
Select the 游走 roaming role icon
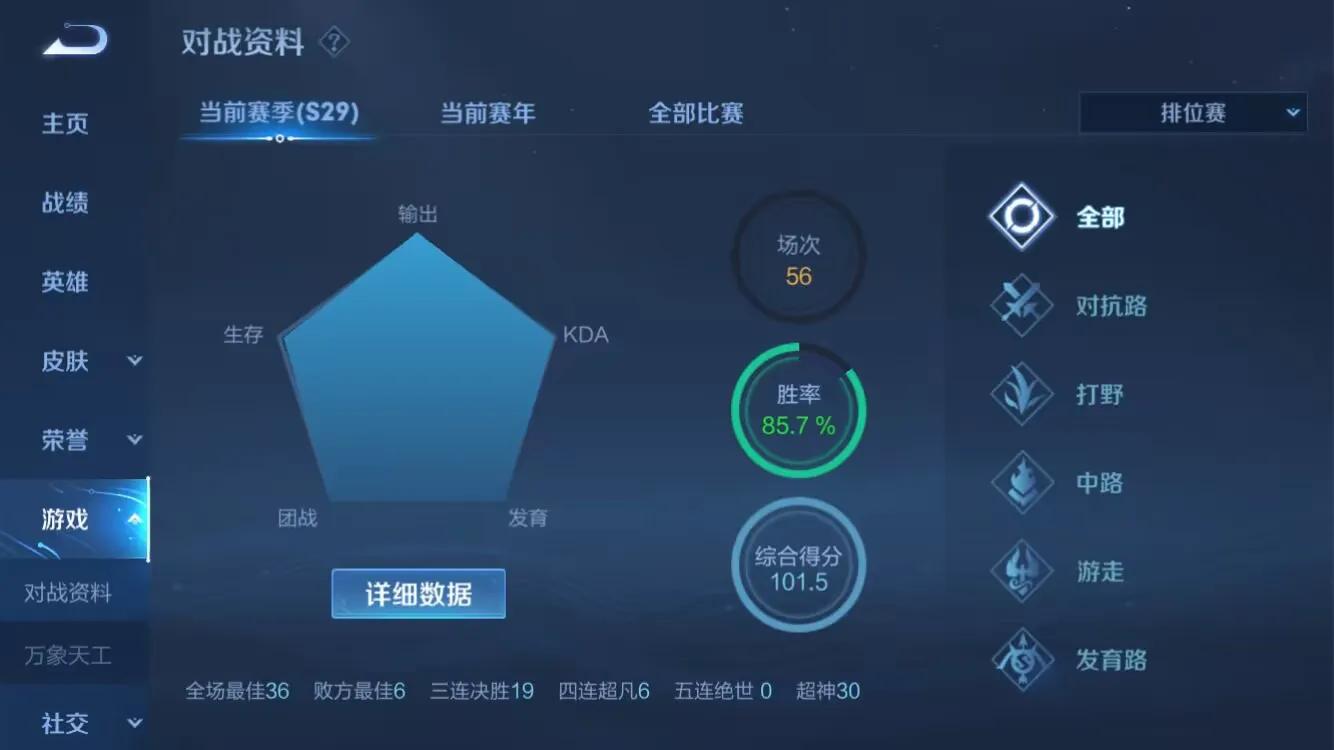pos(1020,571)
